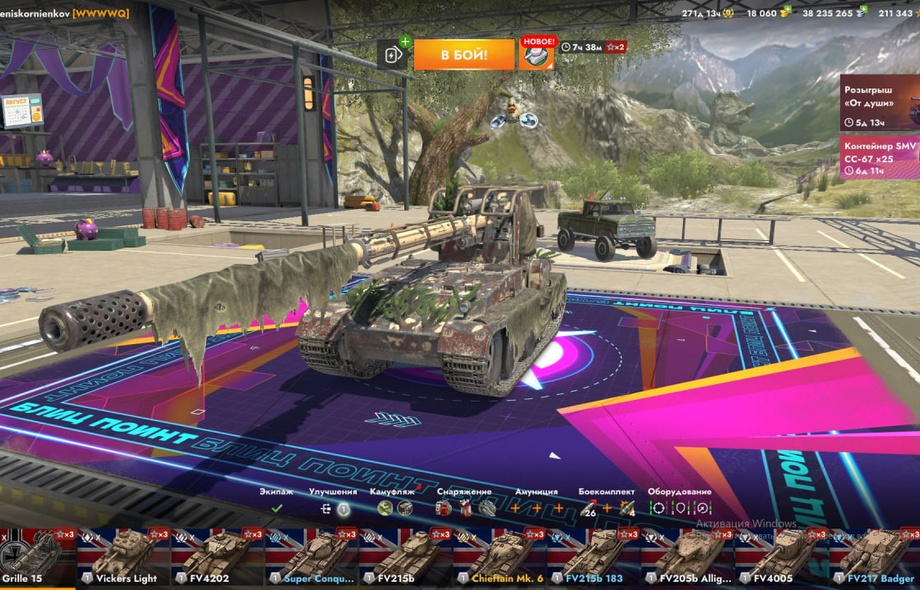Open the crew «Экипаж» section
920x590 pixels.
click(277, 508)
